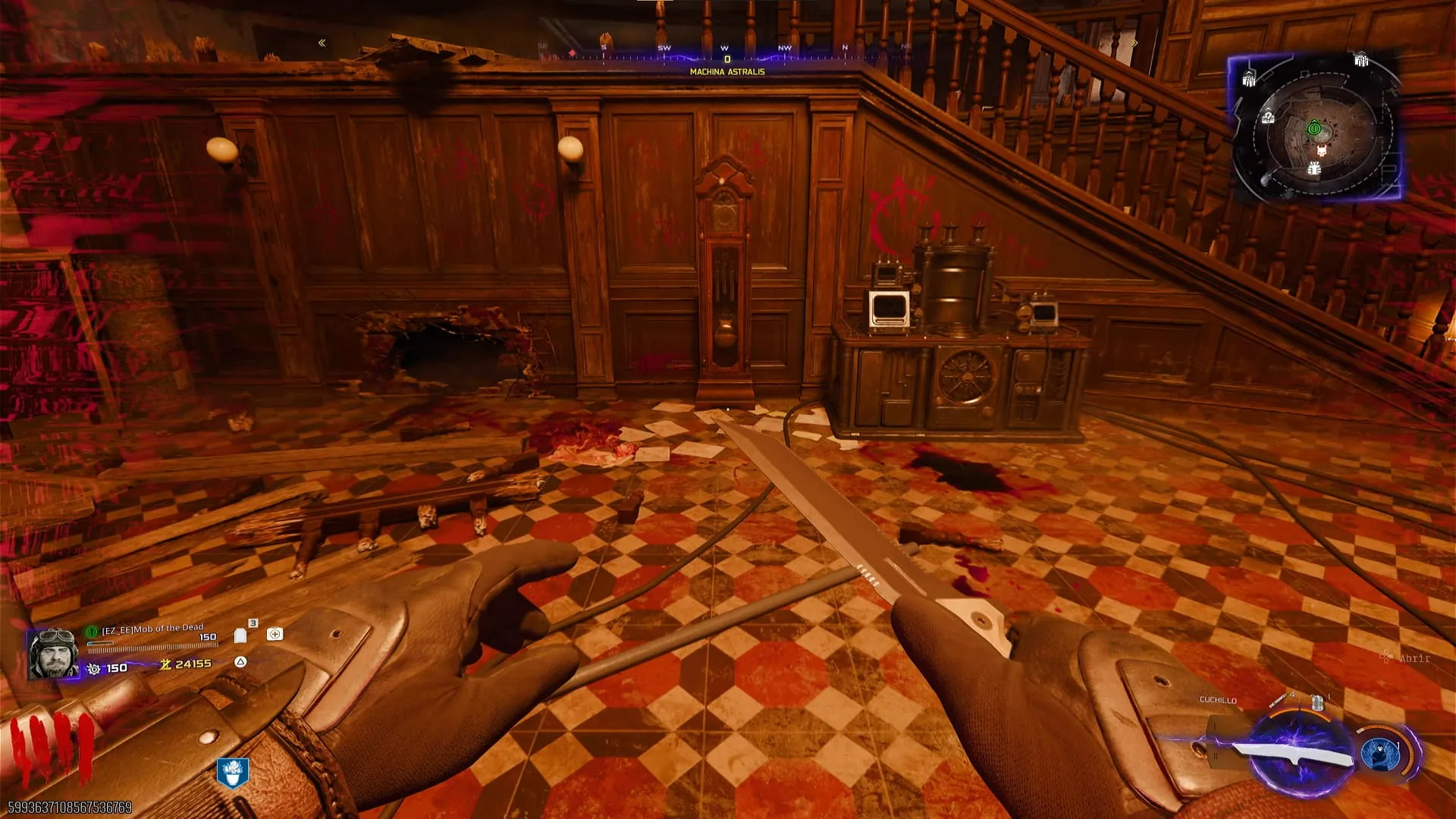This screenshot has width=1456, height=819.
Task: Select the mystery box marker on minimap
Action: coord(1267,118)
